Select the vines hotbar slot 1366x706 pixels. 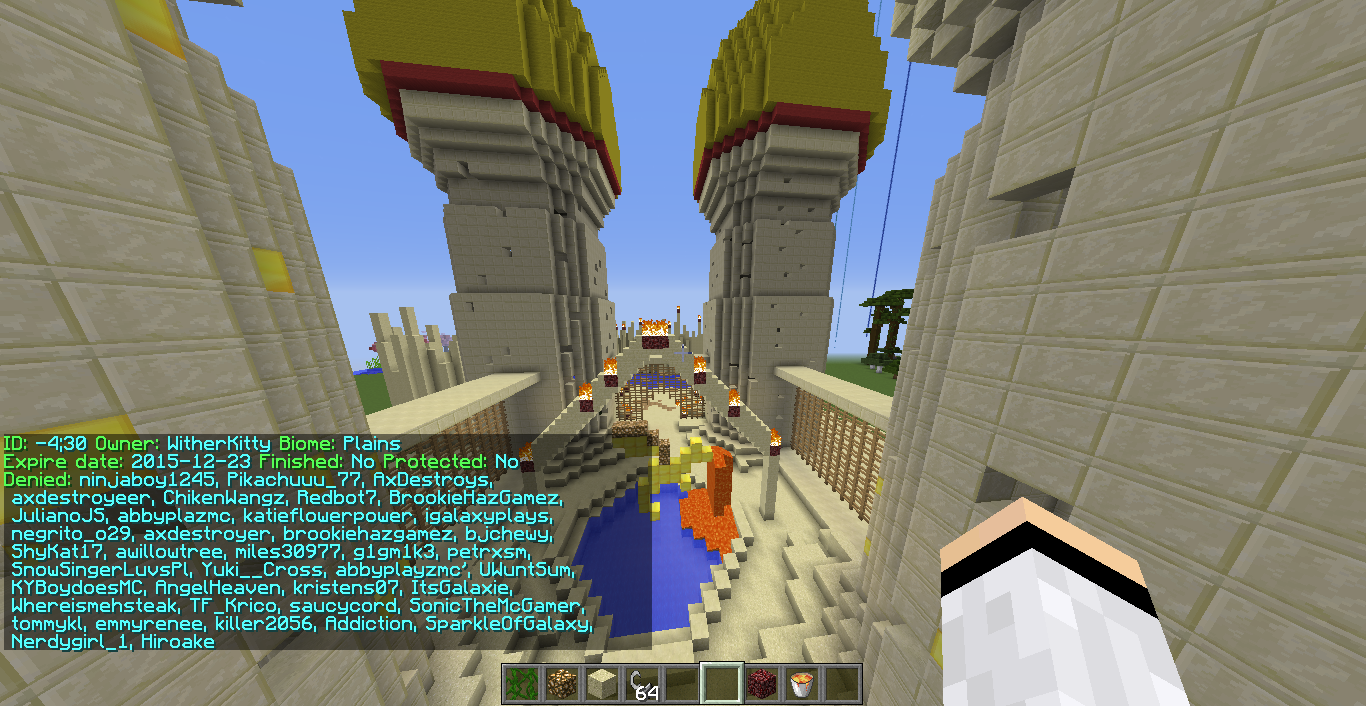coord(521,684)
